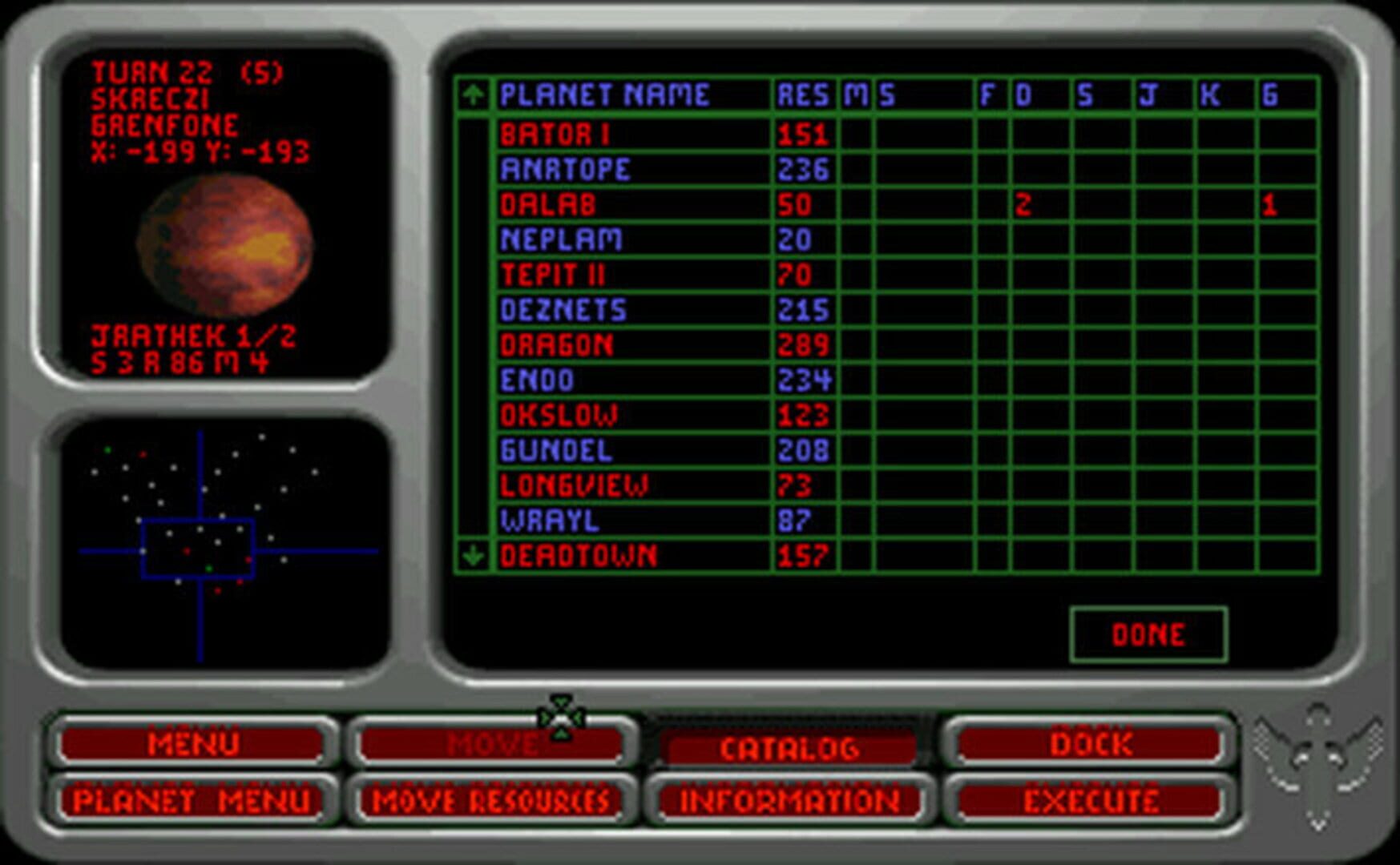Open the INFORMATION screen

tap(789, 801)
